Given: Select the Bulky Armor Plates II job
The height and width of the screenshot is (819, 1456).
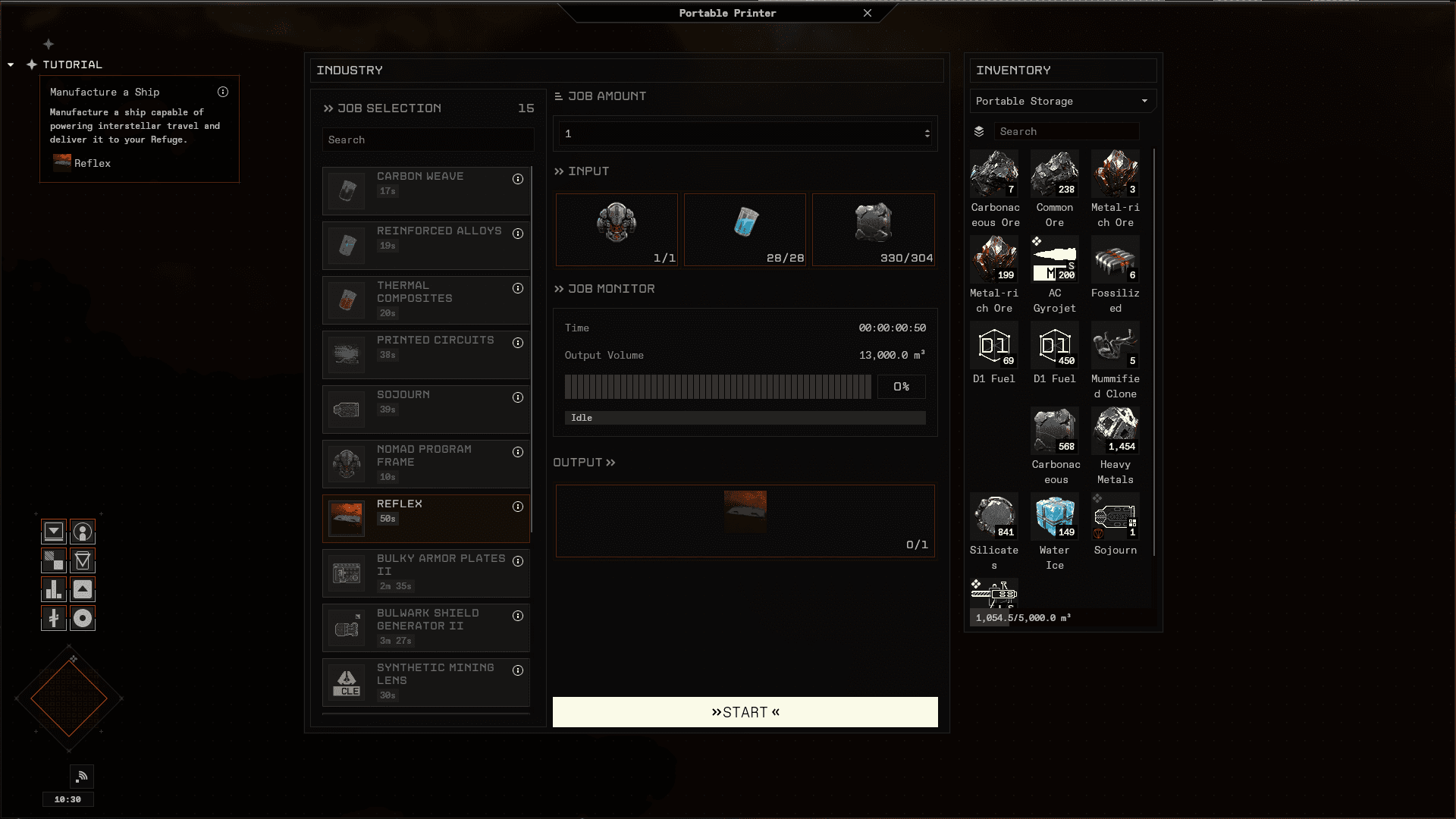Looking at the screenshot, I should point(425,573).
